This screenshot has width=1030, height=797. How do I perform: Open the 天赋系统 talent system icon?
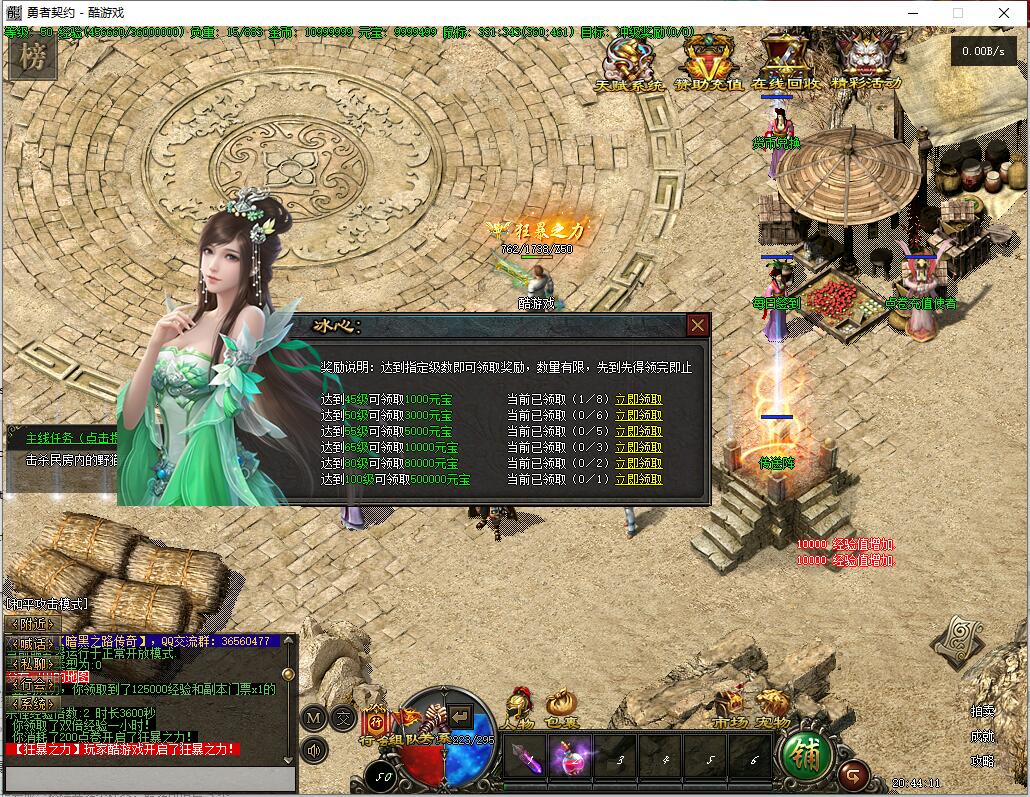coord(628,60)
